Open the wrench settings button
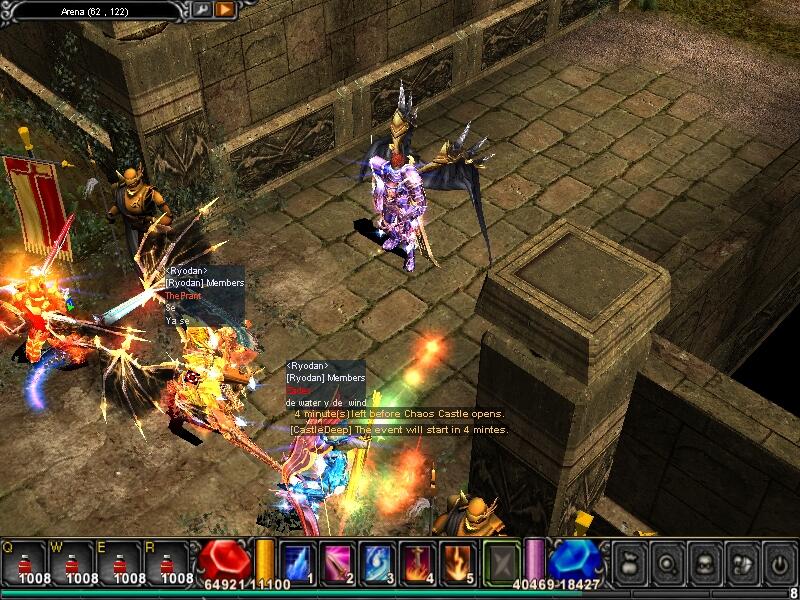 [x=201, y=10]
